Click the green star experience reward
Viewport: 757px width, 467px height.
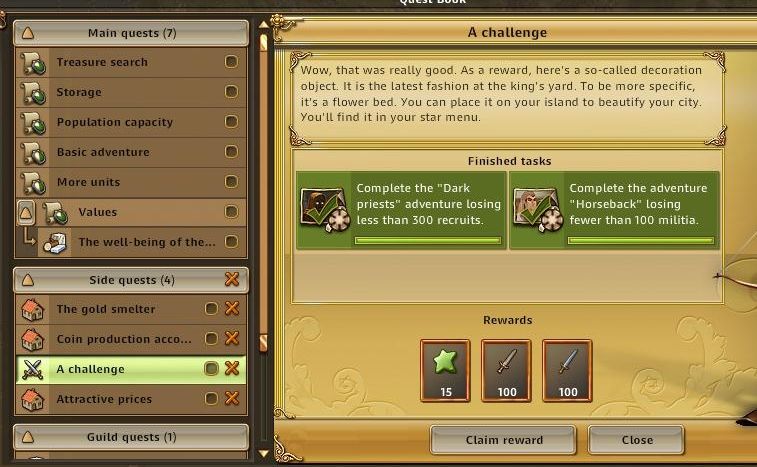click(445, 370)
